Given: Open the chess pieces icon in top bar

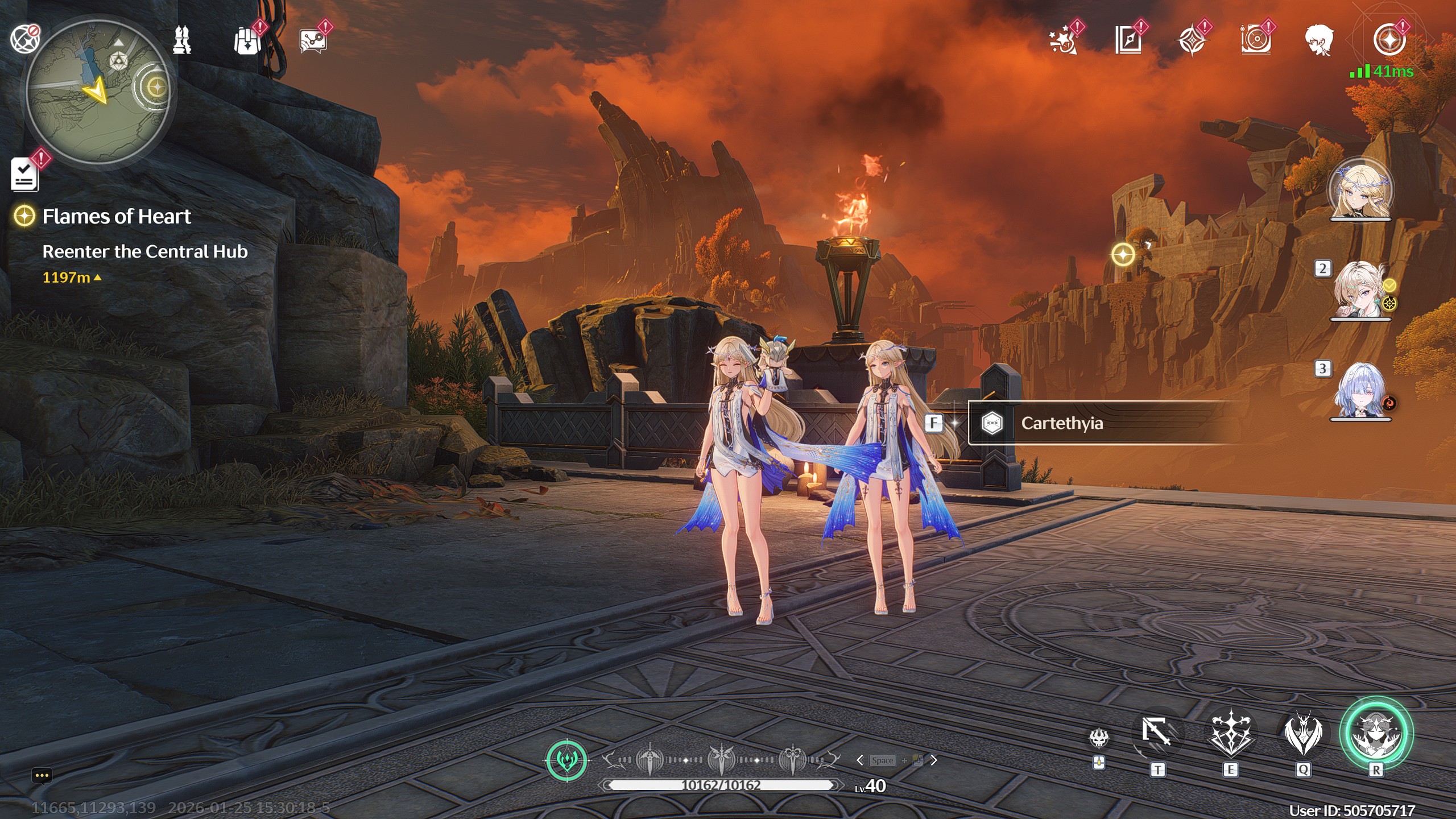Looking at the screenshot, I should (x=182, y=40).
